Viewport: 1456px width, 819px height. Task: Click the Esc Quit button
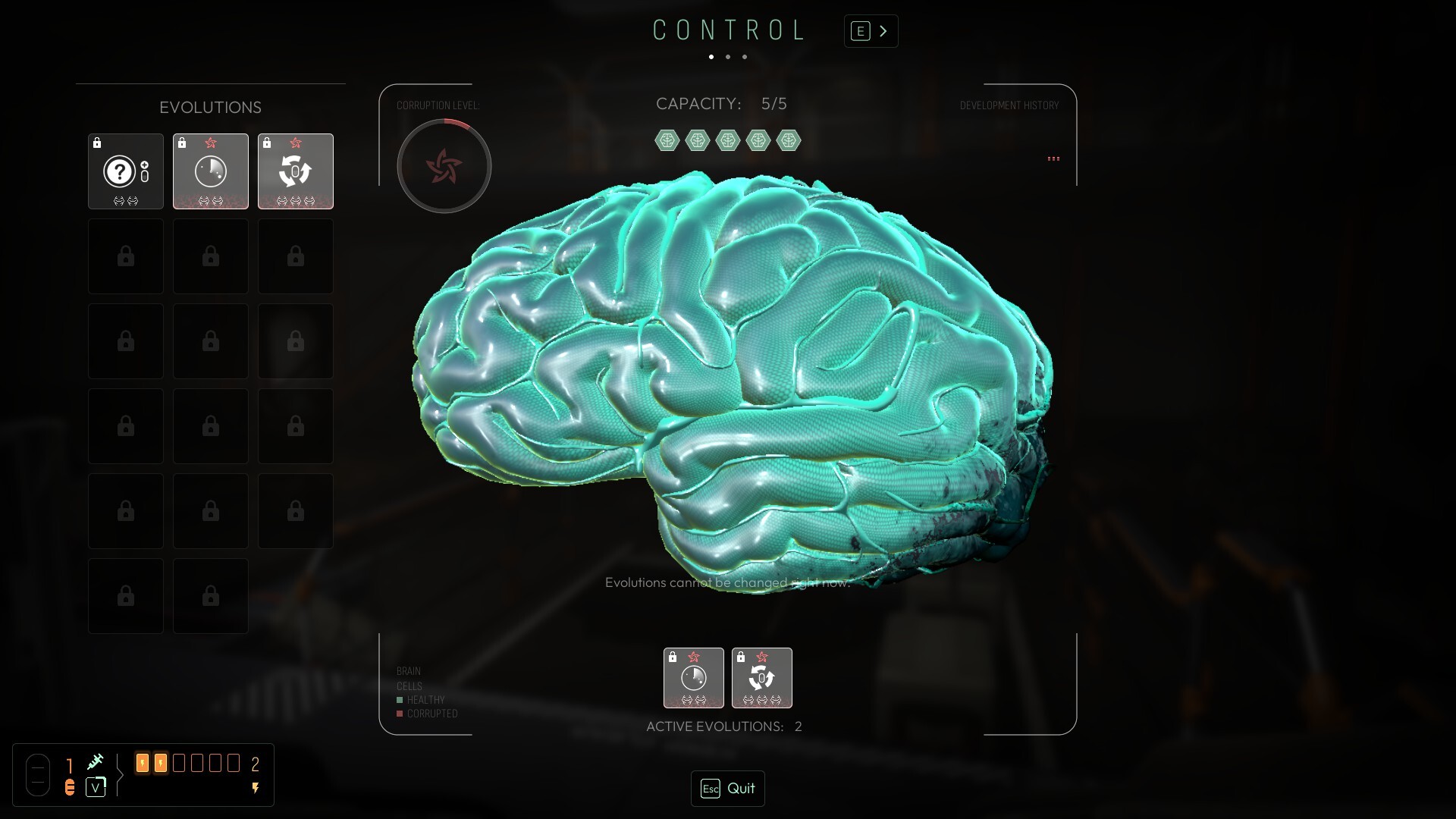pyautogui.click(x=727, y=789)
